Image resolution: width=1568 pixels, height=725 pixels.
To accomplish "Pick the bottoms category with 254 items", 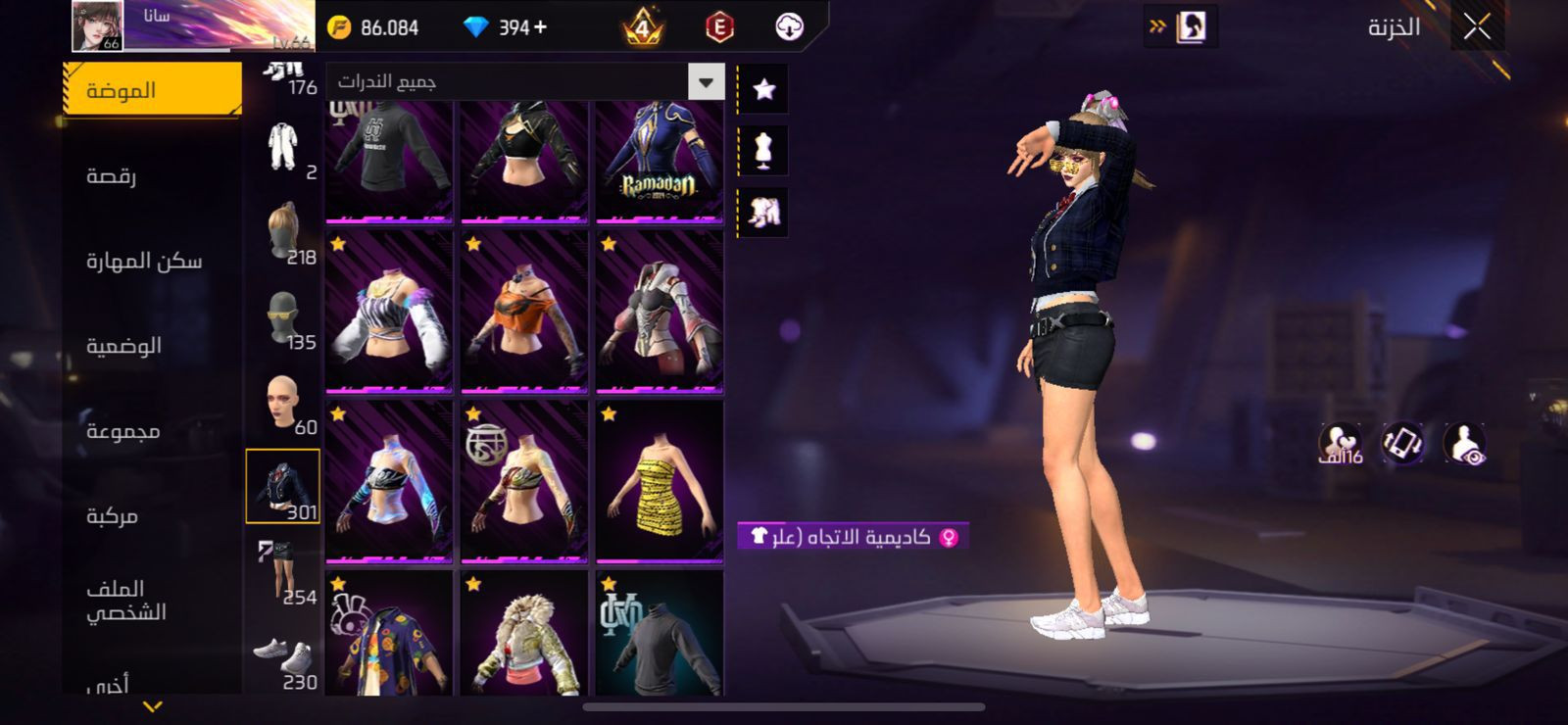I will click(x=283, y=572).
